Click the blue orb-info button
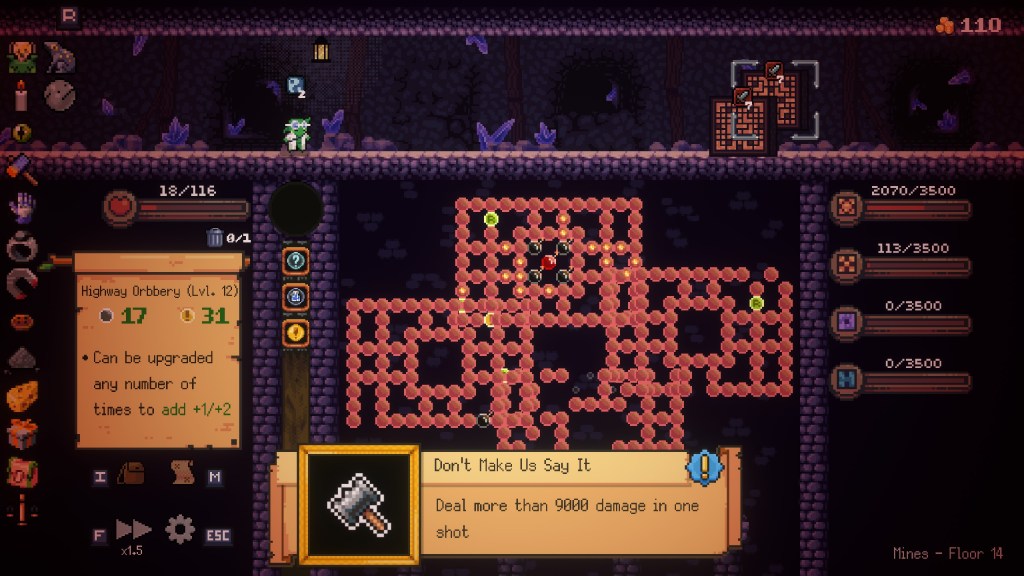 point(296,297)
